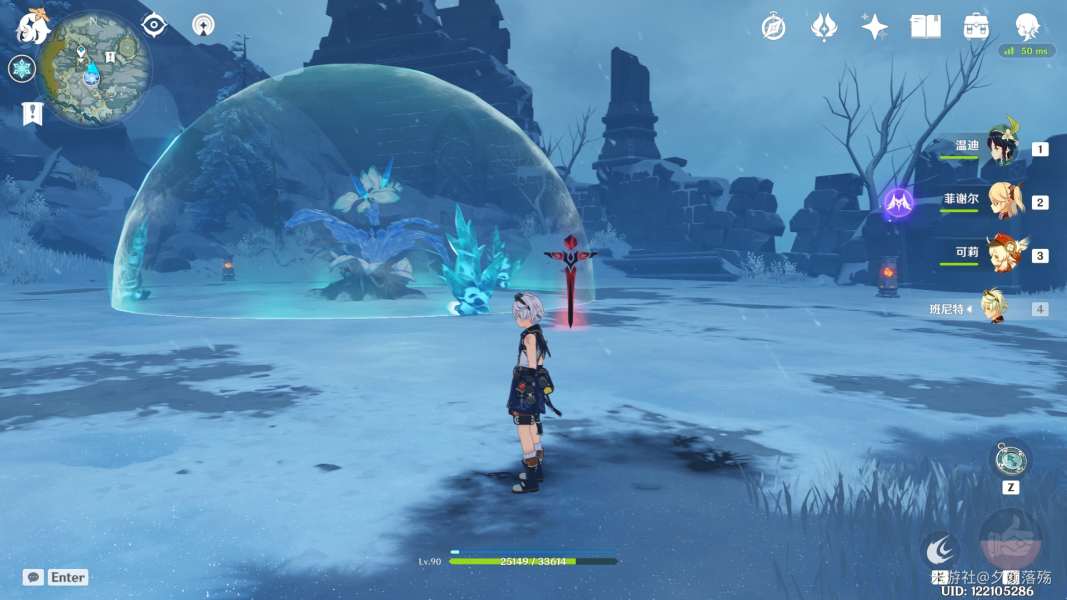Open the banner with exclamation mark icon

point(31,114)
